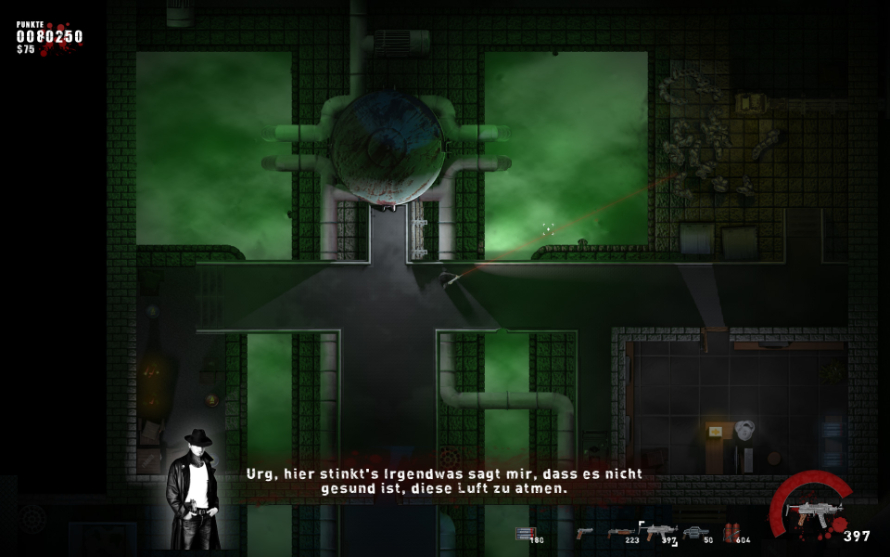Select the pistol weapon slot
Viewport: 890px width, 557px height.
tap(585, 533)
